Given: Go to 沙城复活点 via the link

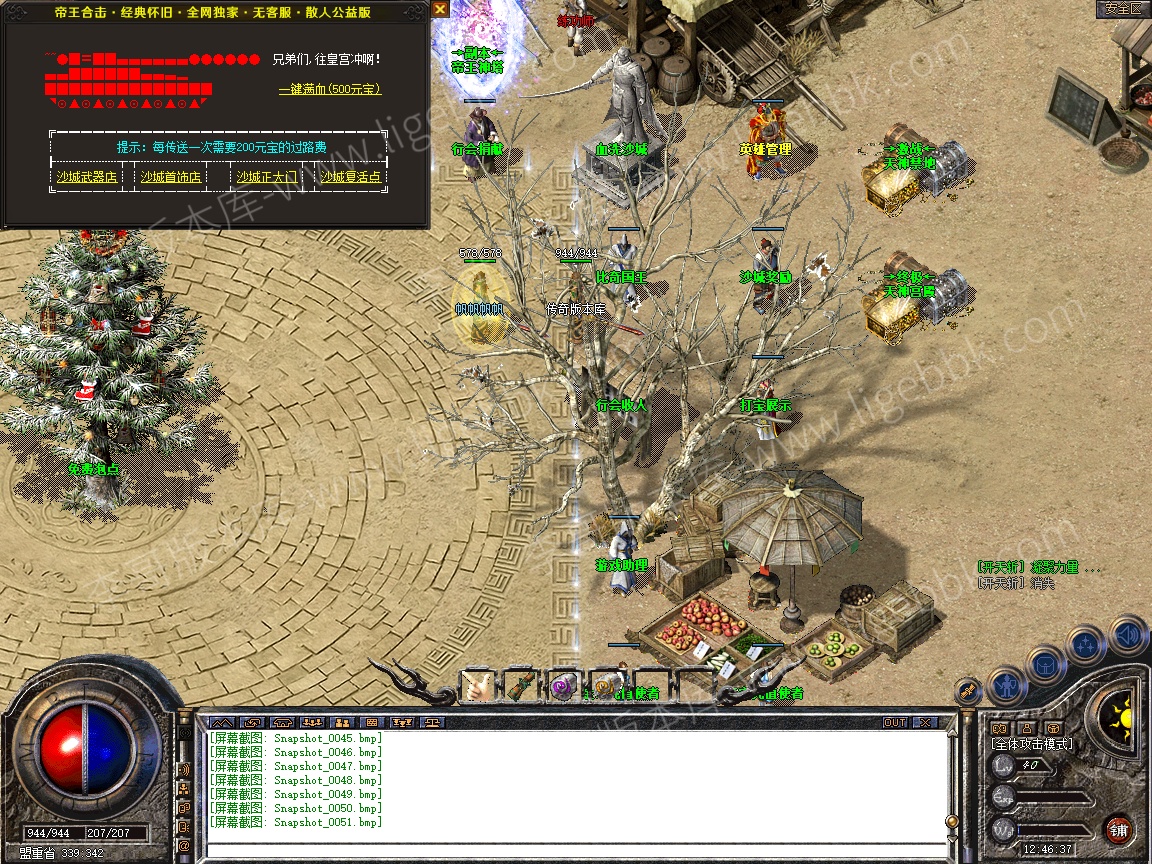Looking at the screenshot, I should 350,178.
